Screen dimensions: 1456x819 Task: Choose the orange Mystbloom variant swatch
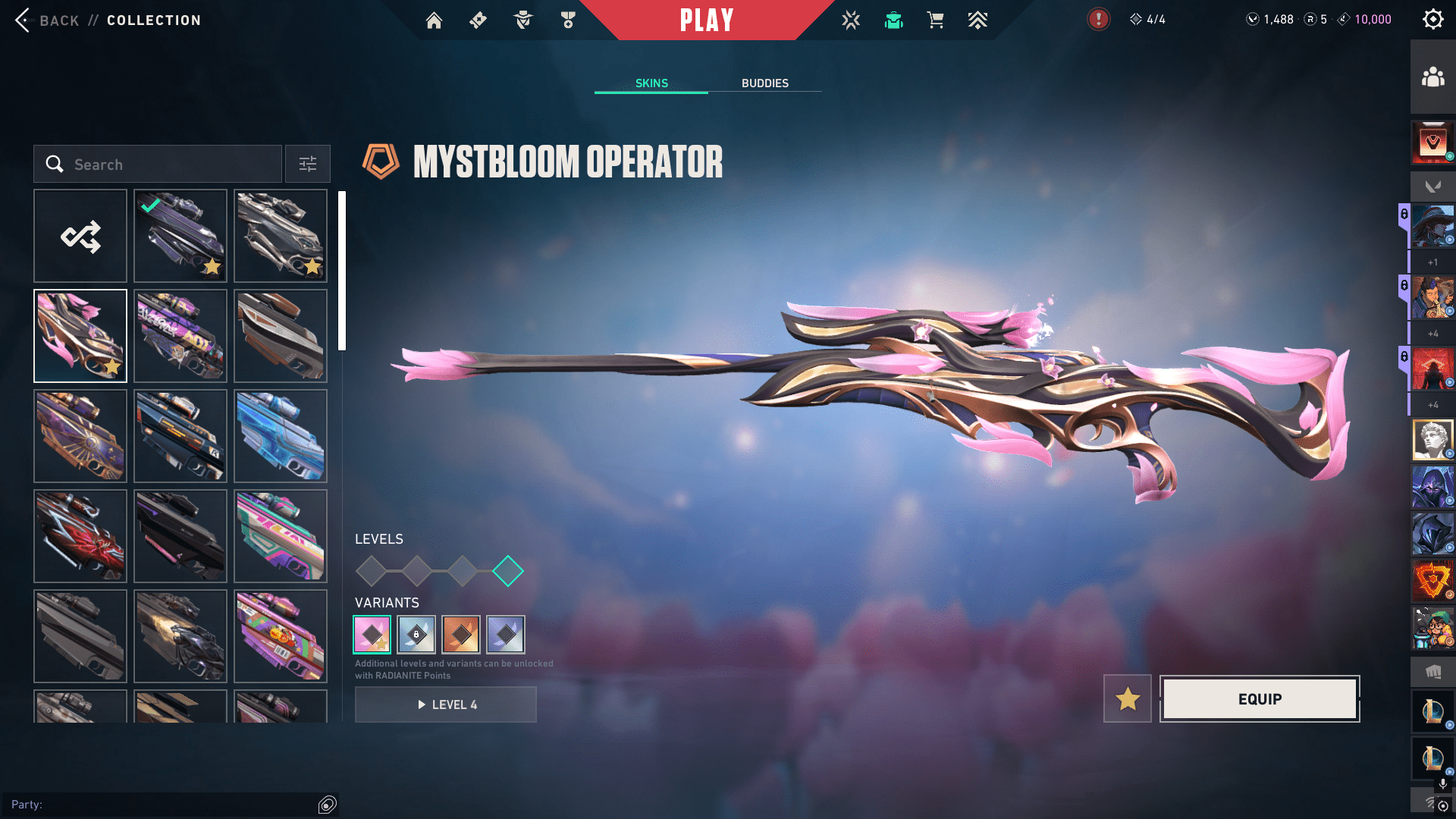(x=461, y=635)
